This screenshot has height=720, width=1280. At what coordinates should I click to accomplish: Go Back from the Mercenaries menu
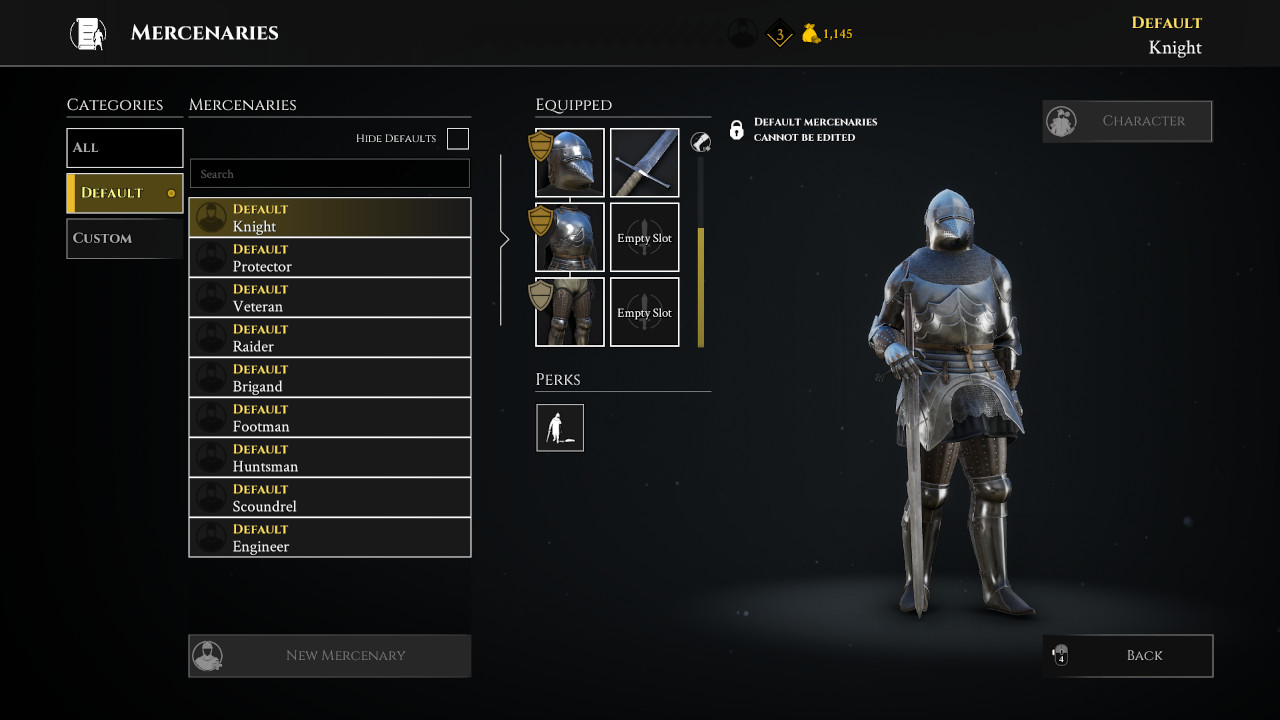pos(1127,656)
